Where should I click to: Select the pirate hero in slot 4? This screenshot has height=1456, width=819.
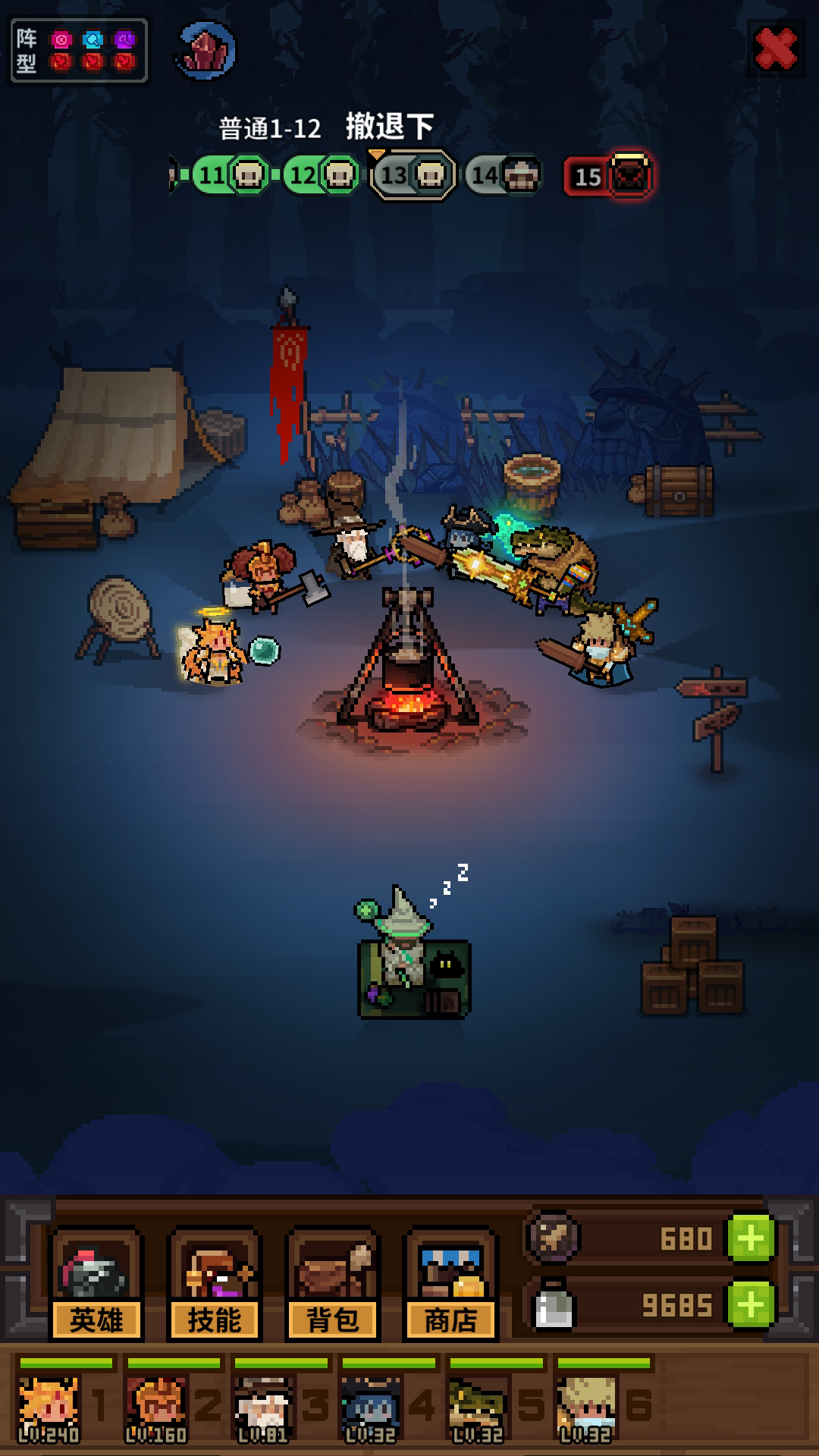tap(371, 1408)
